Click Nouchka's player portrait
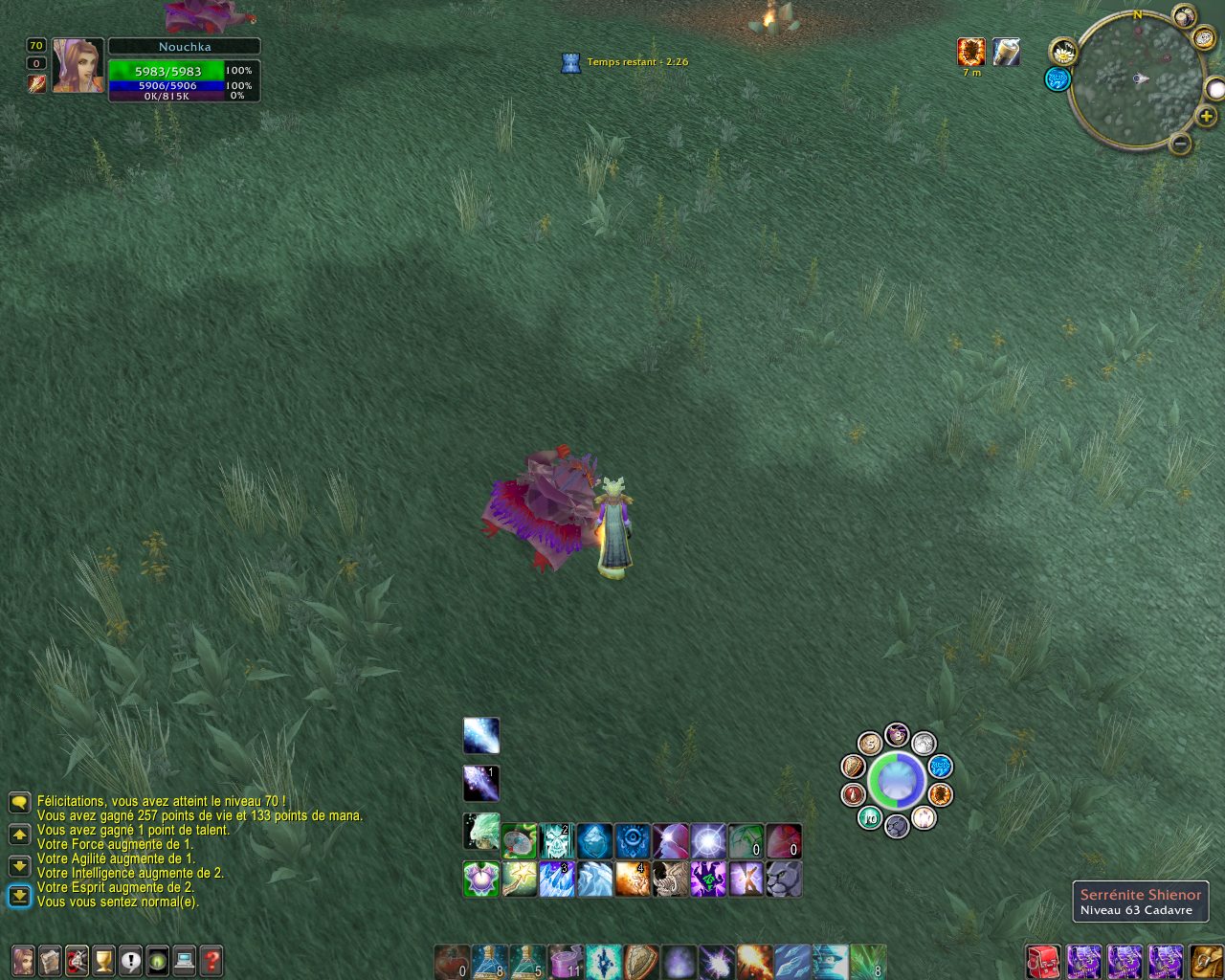This screenshot has width=1225, height=980. (x=78, y=65)
